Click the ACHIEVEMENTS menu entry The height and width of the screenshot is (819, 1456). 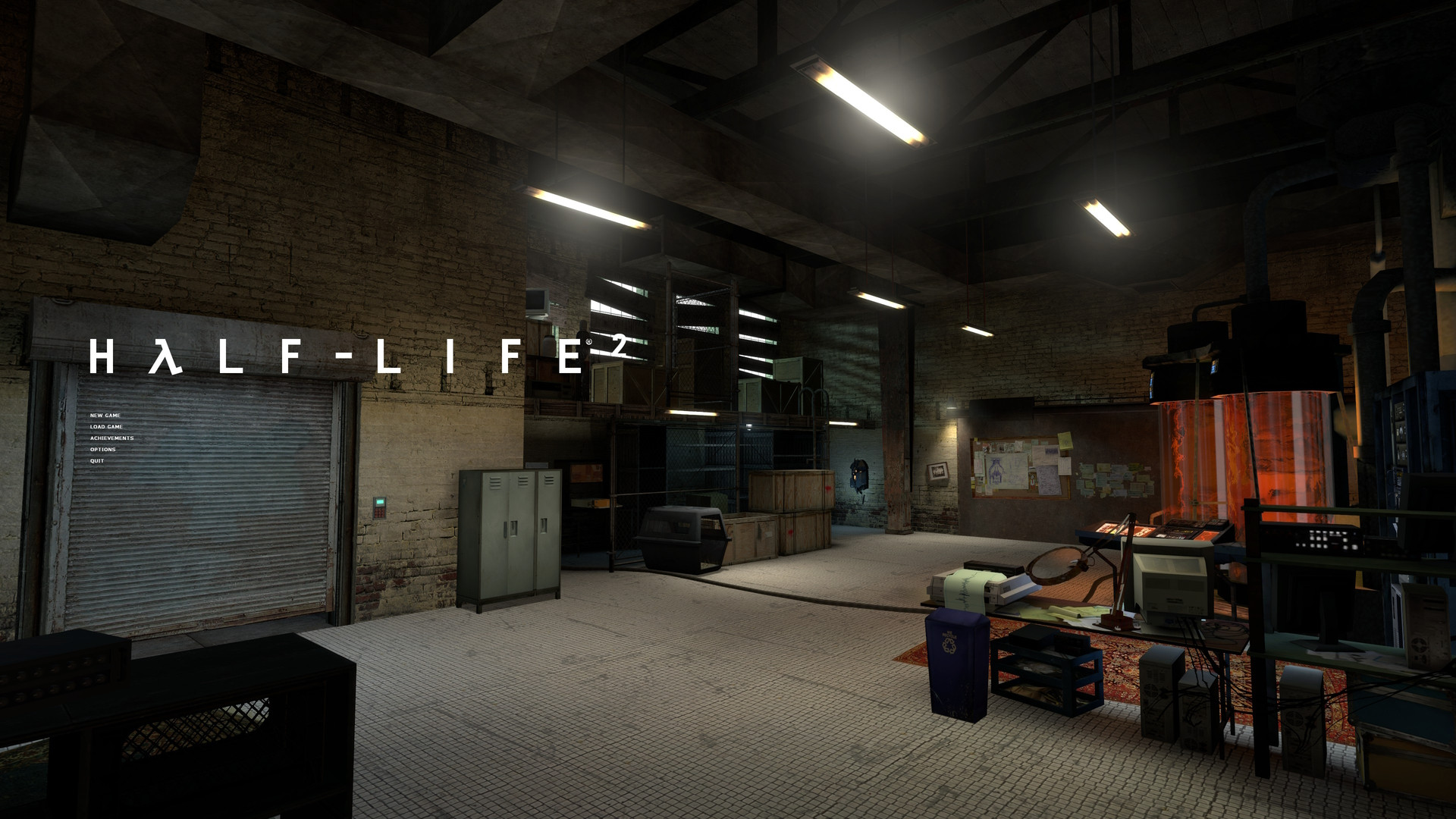112,438
